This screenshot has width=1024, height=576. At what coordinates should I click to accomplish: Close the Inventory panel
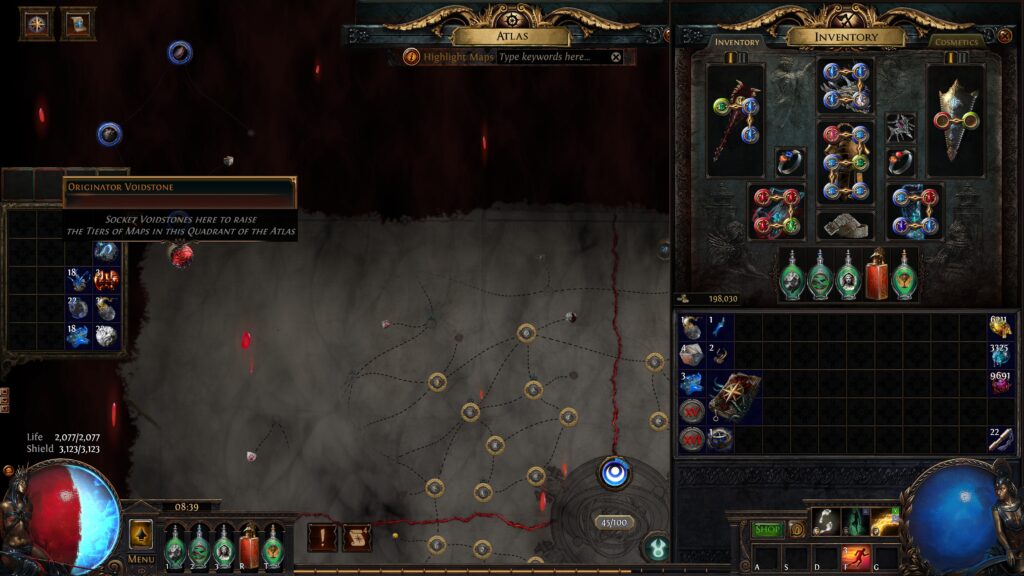[1004, 36]
